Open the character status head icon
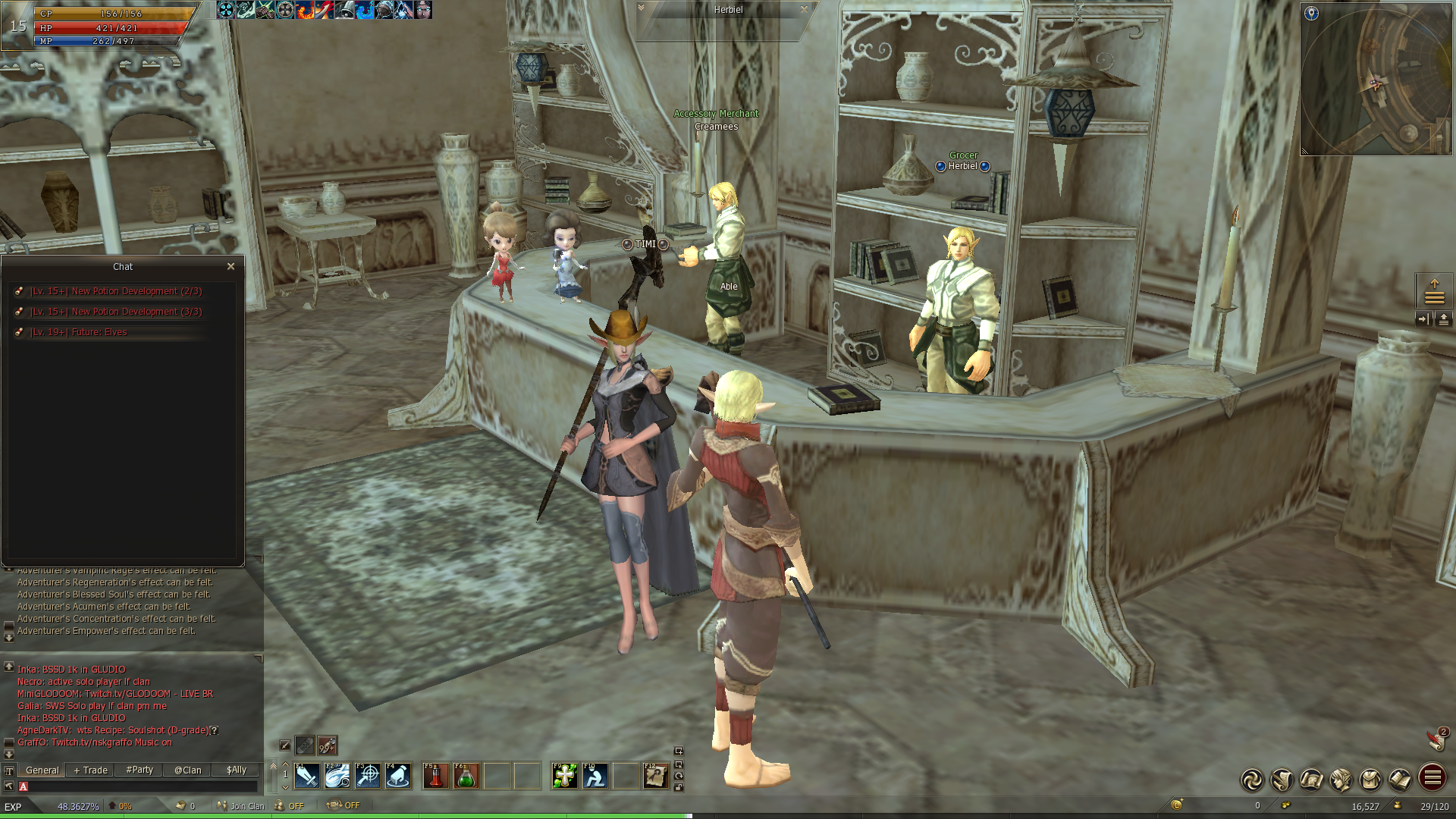This screenshot has height=819, width=1456. [x=1341, y=779]
